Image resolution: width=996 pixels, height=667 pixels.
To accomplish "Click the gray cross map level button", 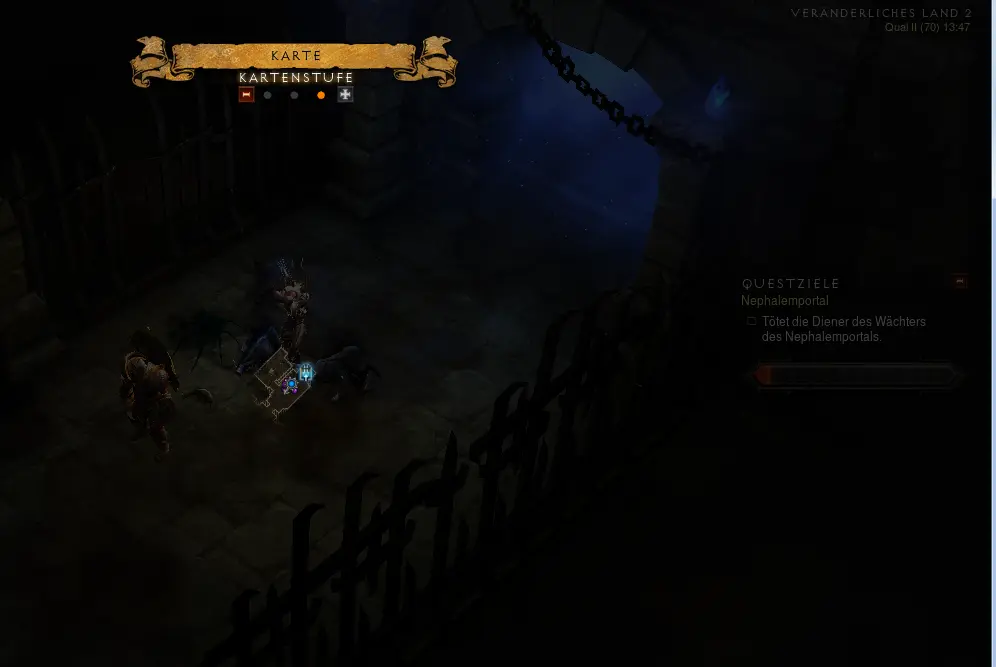I will coord(346,95).
